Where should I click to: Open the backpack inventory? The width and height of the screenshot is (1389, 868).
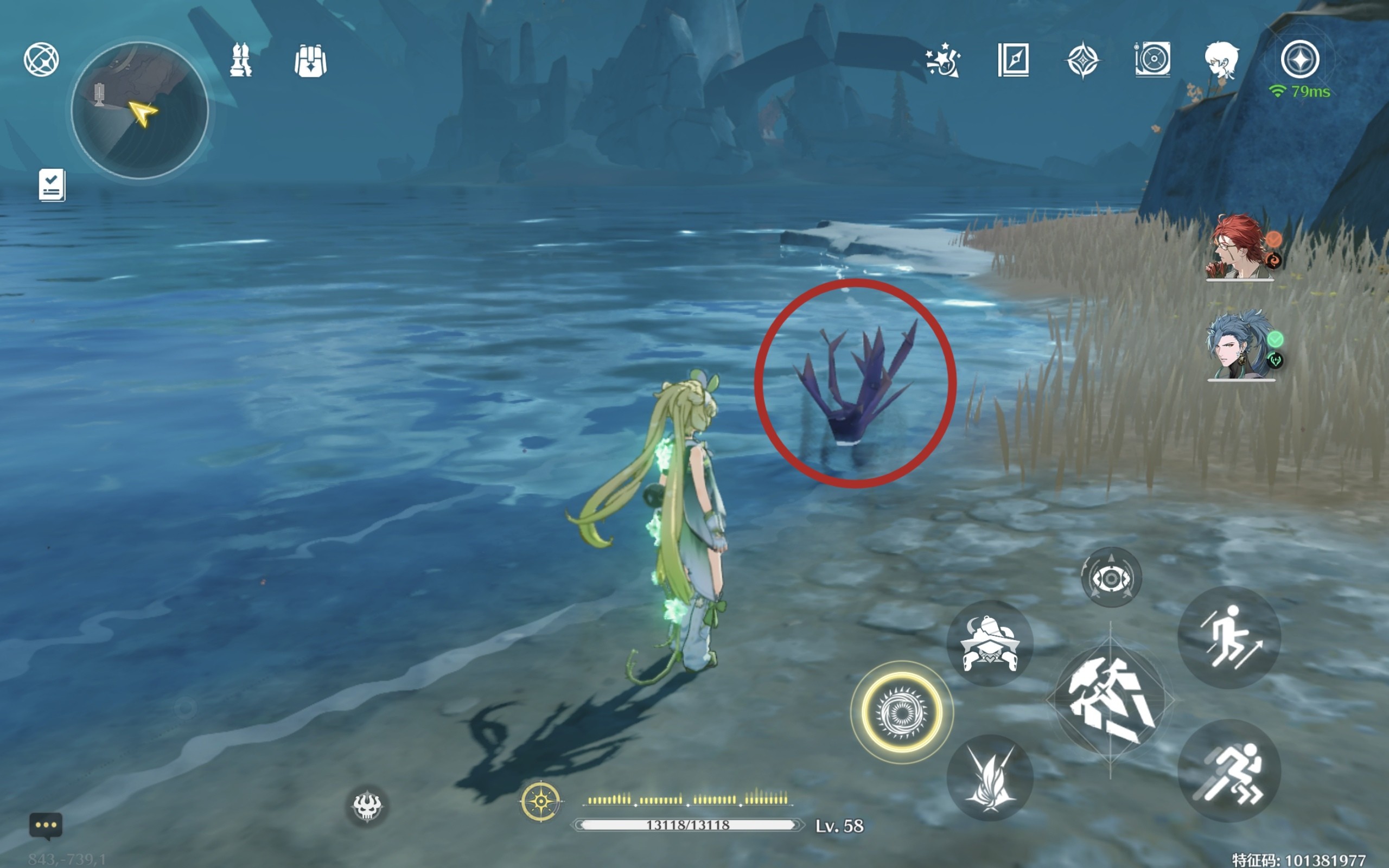[310, 60]
